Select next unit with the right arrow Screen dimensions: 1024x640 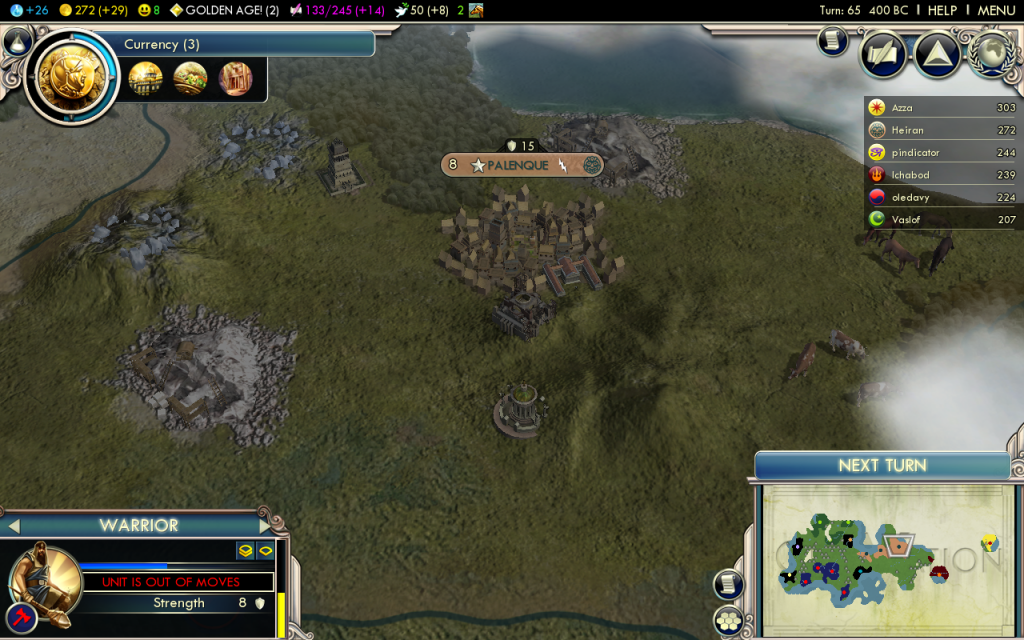(x=265, y=525)
